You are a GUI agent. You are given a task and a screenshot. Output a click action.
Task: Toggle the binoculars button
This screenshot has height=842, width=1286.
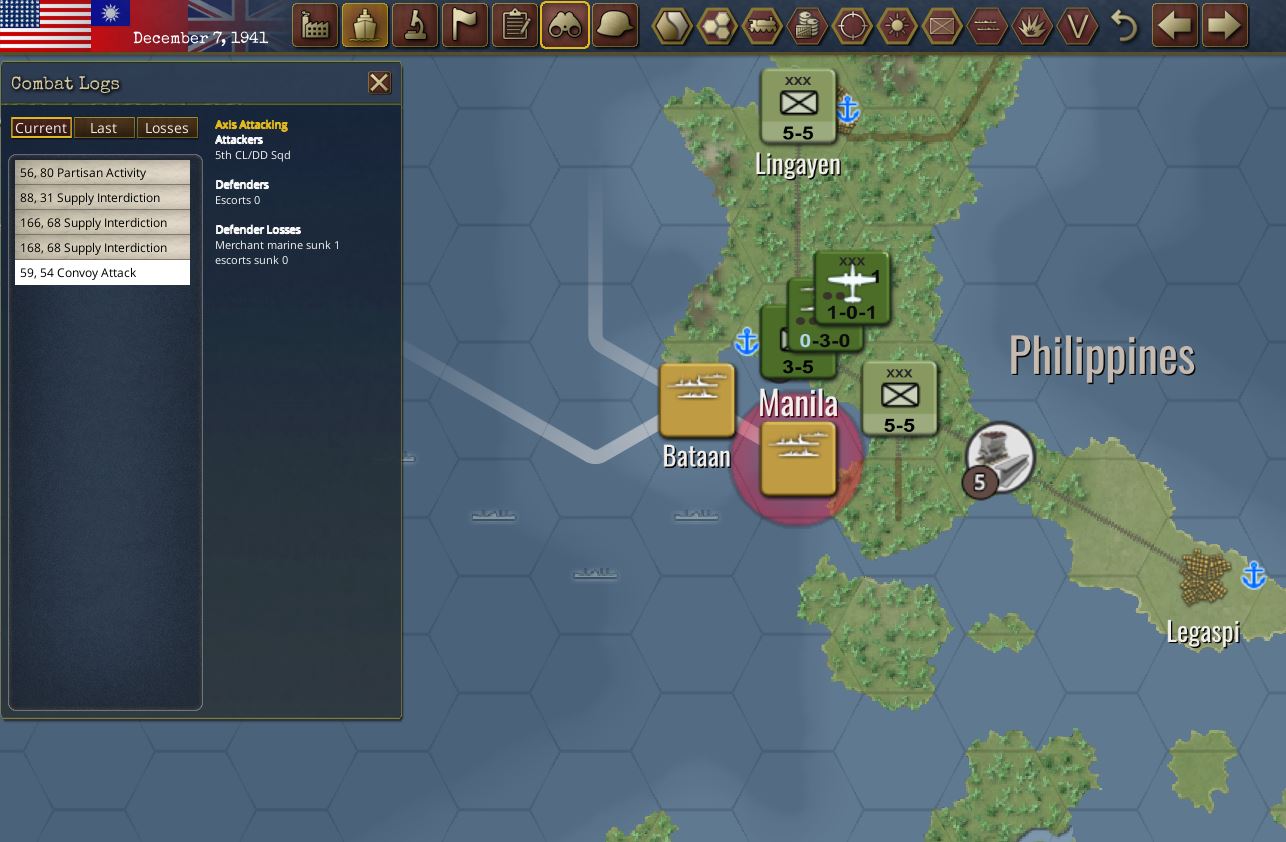tap(565, 26)
